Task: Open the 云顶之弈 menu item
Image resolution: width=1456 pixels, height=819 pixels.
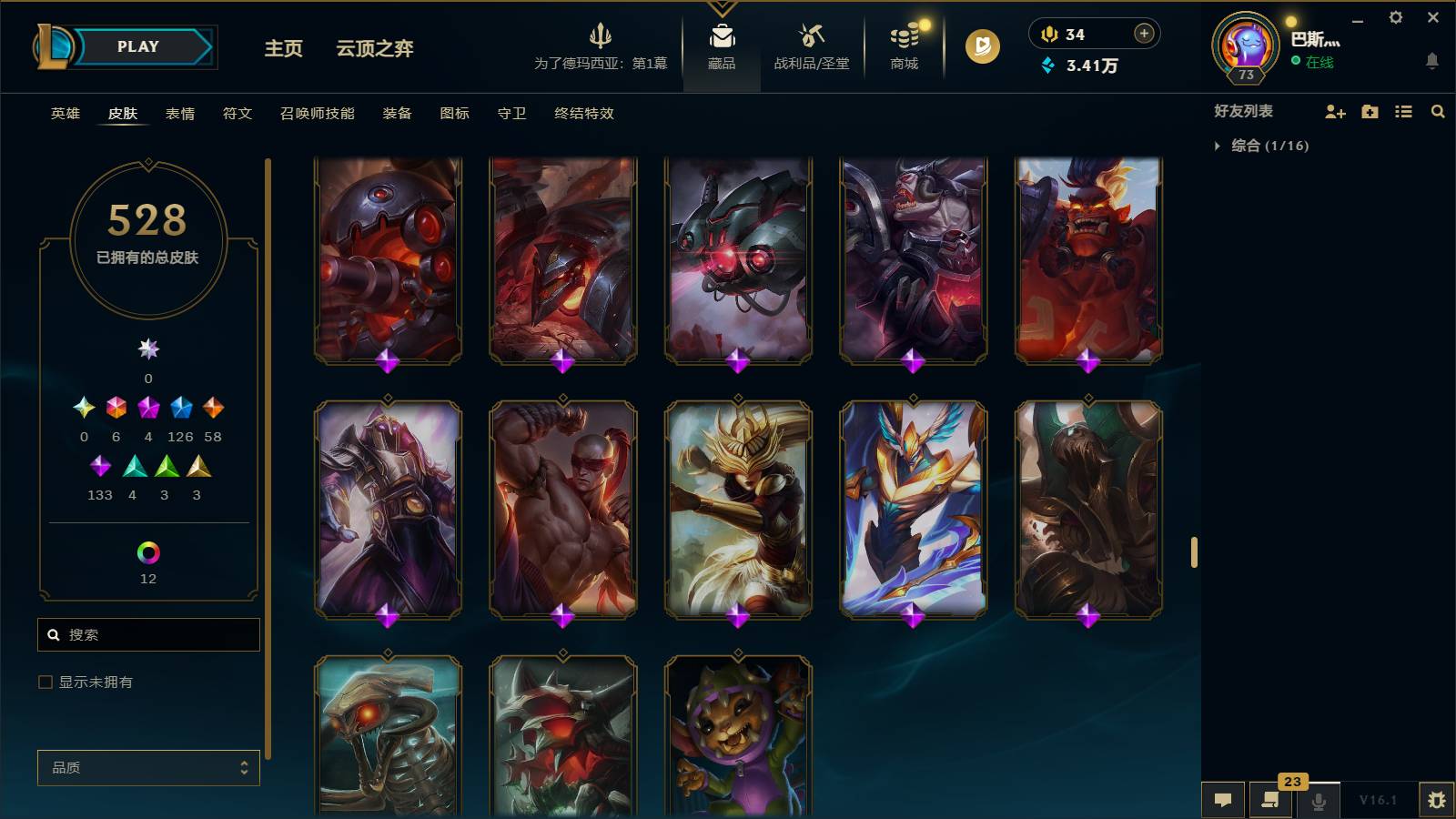Action: coord(374,50)
